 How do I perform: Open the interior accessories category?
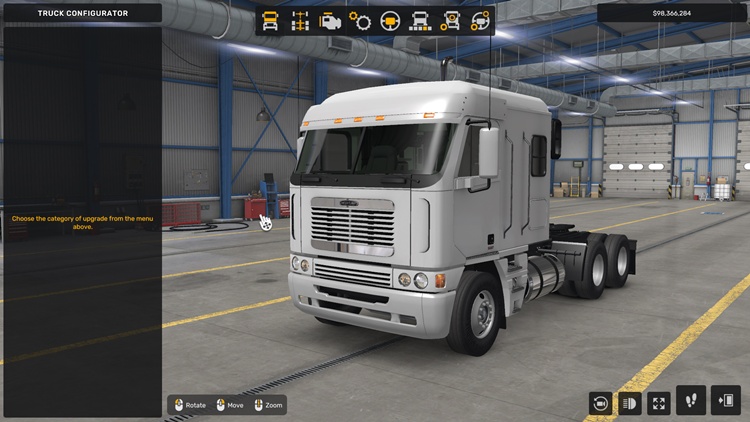[x=481, y=20]
